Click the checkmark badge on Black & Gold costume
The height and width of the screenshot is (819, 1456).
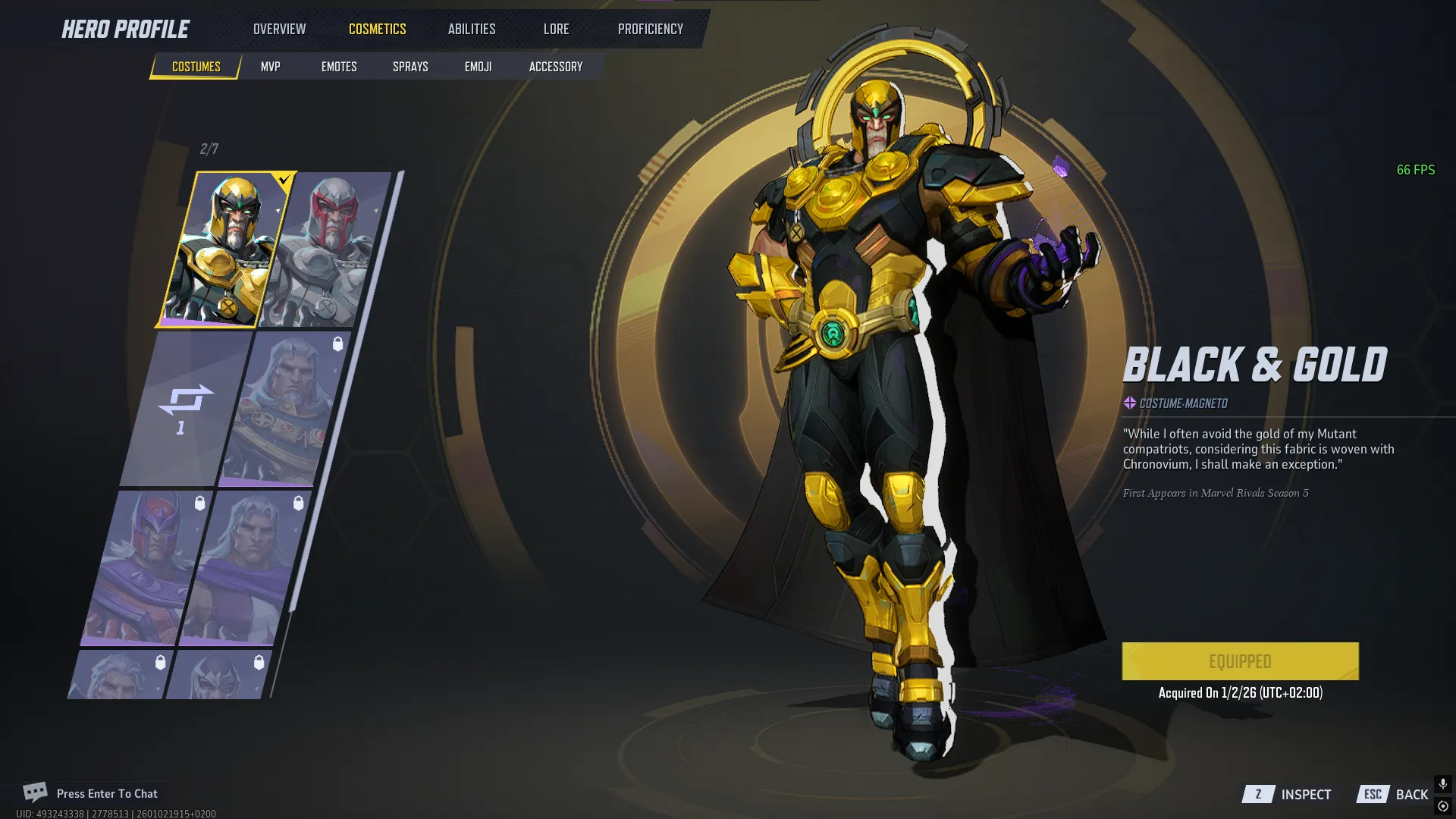282,180
